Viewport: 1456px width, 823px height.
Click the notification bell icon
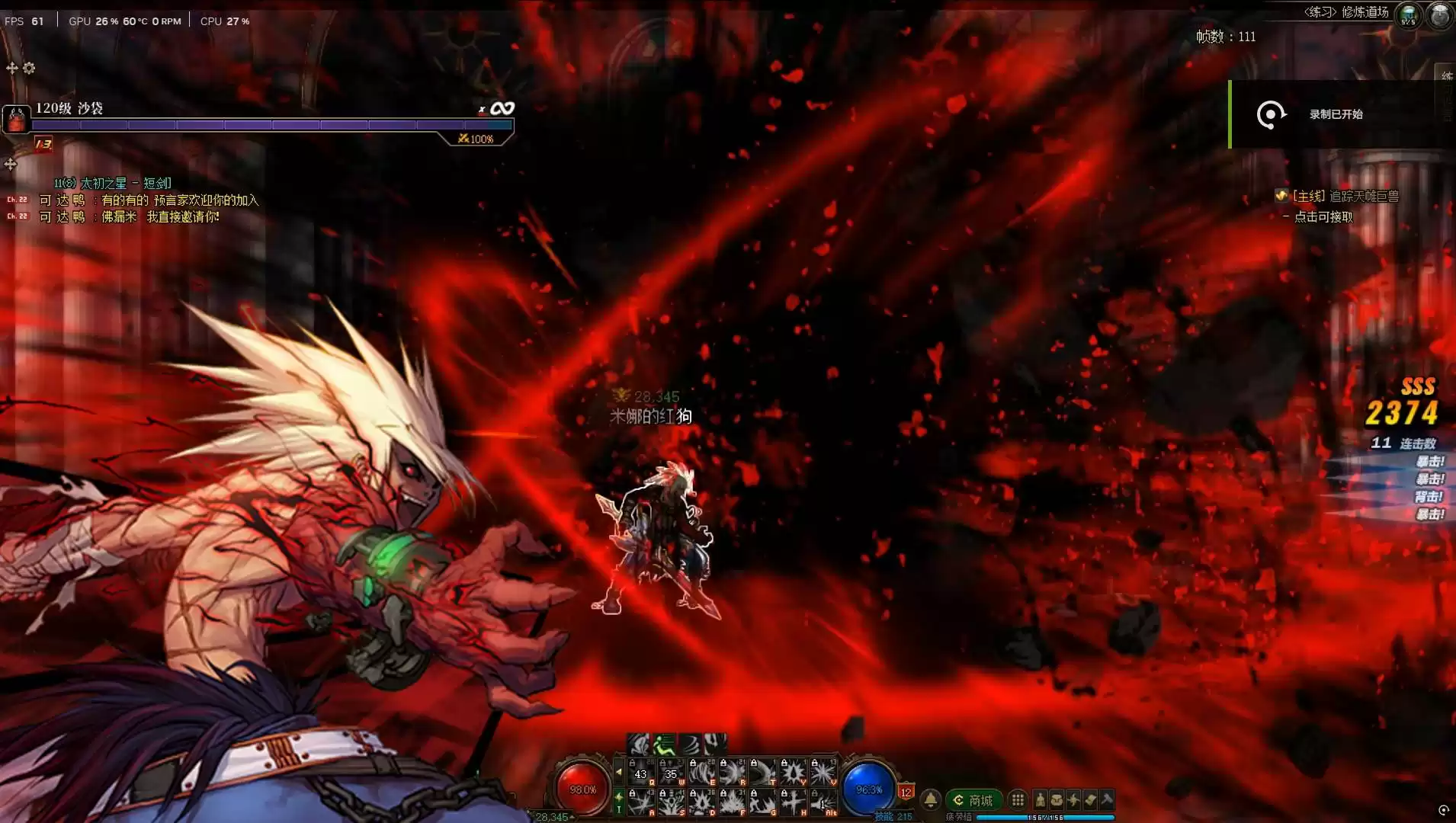[931, 799]
